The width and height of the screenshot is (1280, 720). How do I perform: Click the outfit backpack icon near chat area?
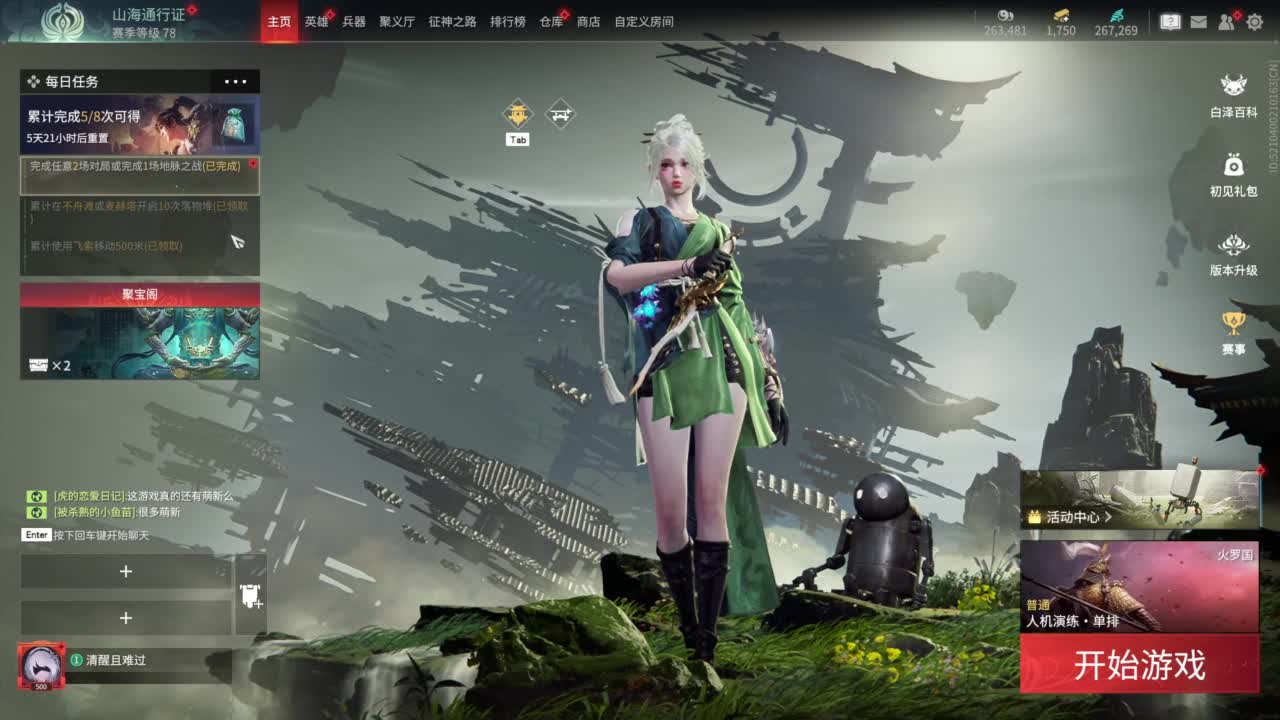click(249, 594)
